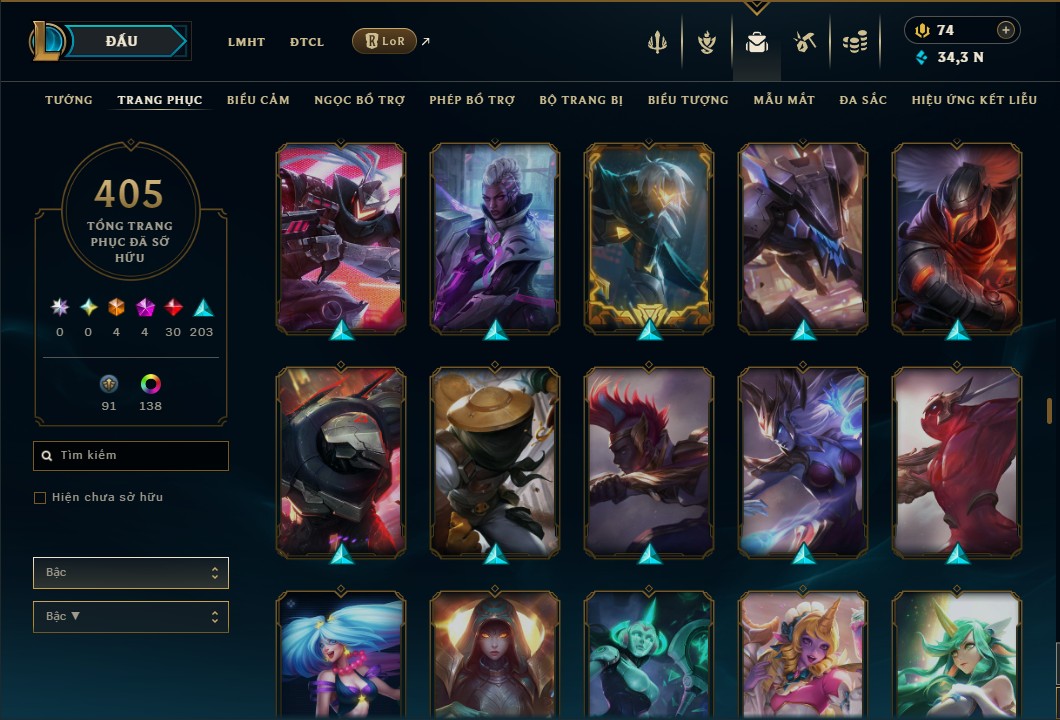
Task: Open the store coins icon
Action: tap(854, 42)
